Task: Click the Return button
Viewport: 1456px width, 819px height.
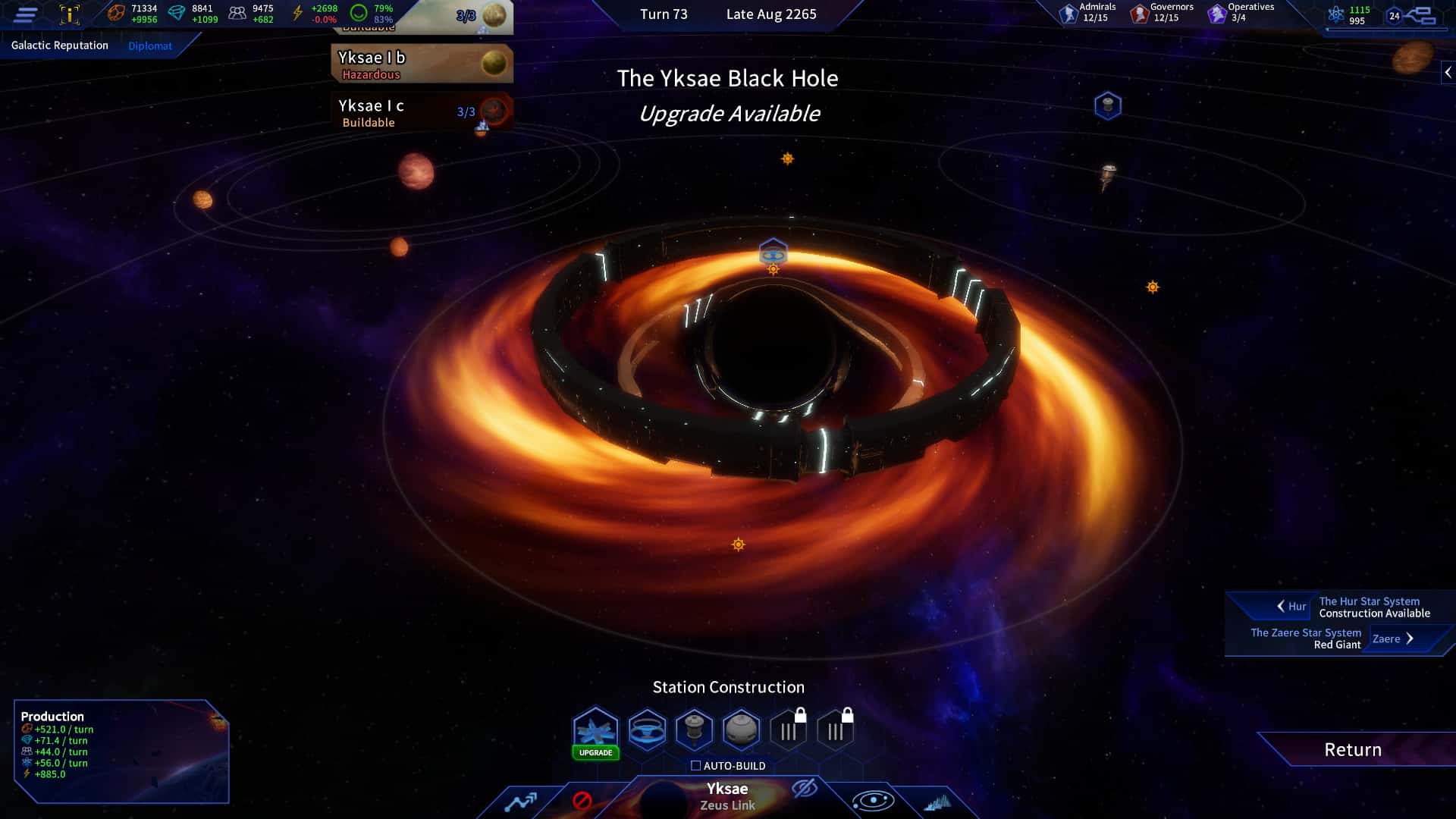Action: (1351, 750)
